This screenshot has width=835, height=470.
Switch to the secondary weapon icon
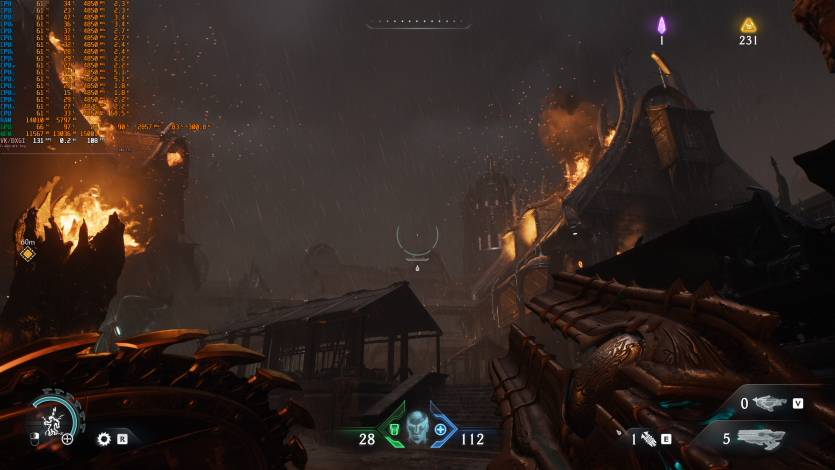pyautogui.click(x=768, y=404)
